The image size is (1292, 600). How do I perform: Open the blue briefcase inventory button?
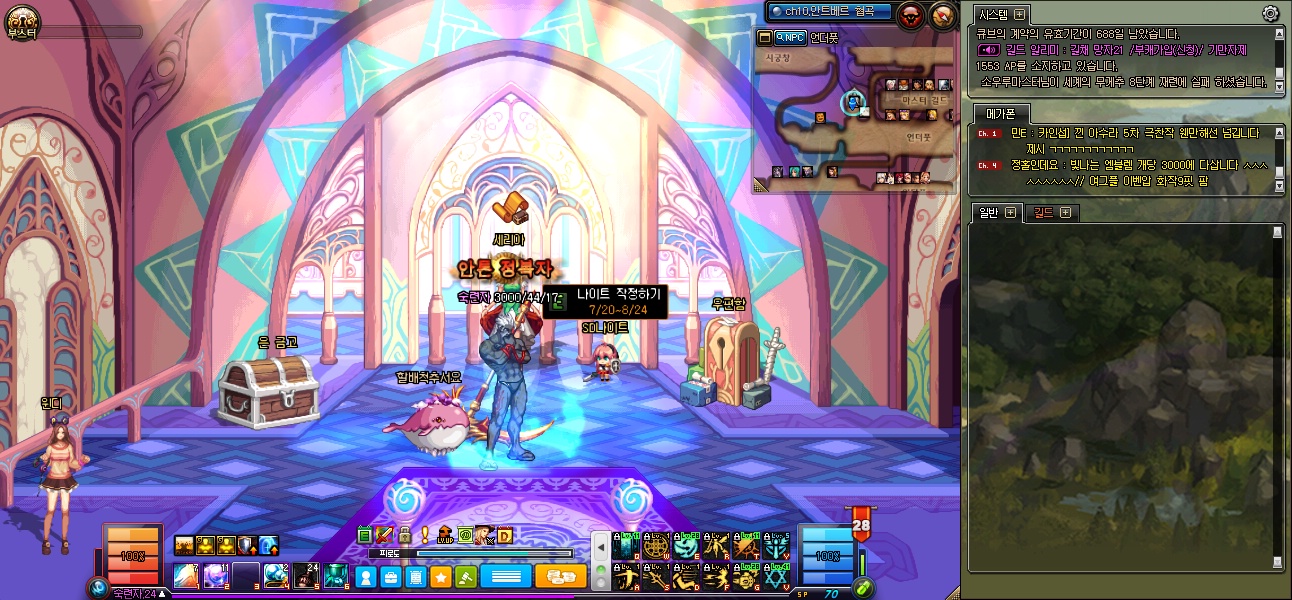(391, 577)
